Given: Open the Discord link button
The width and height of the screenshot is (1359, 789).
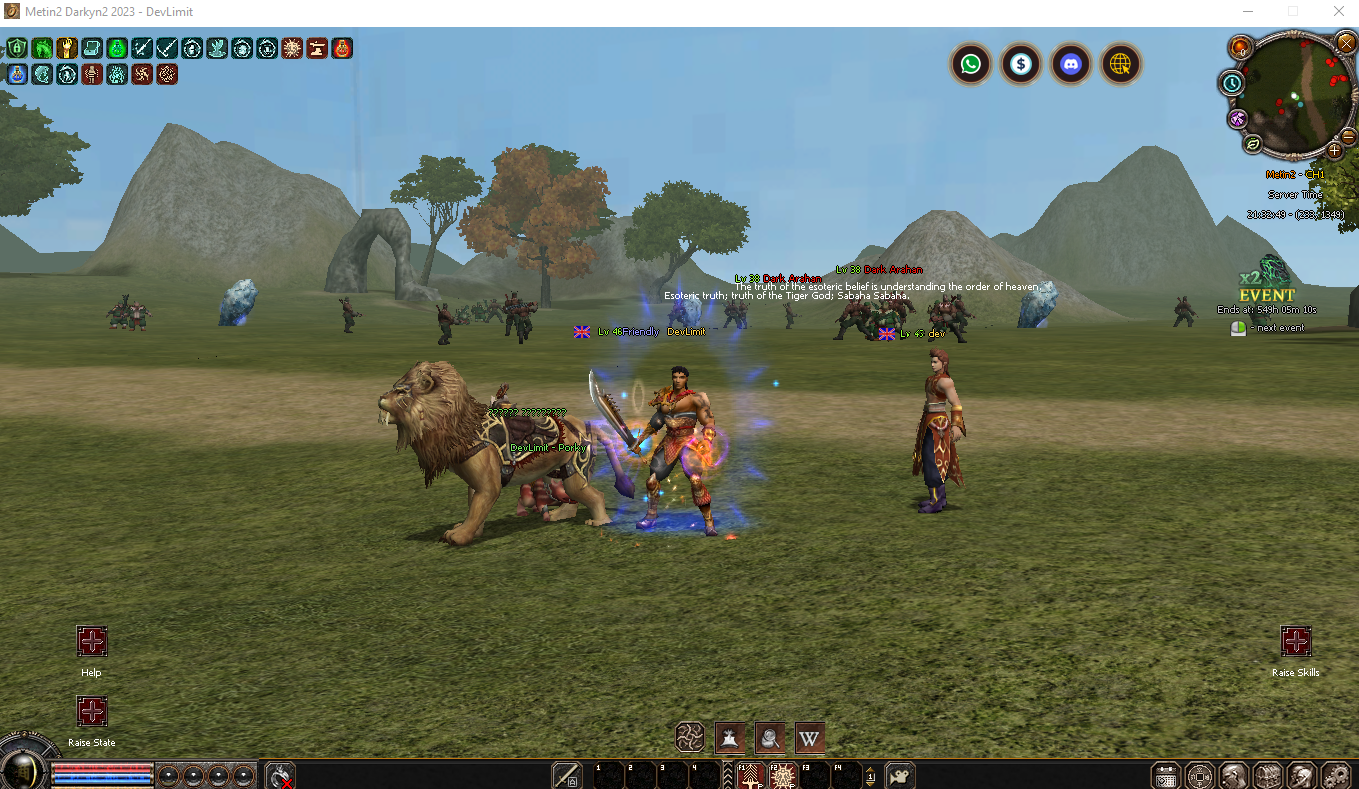Looking at the screenshot, I should tap(1071, 65).
